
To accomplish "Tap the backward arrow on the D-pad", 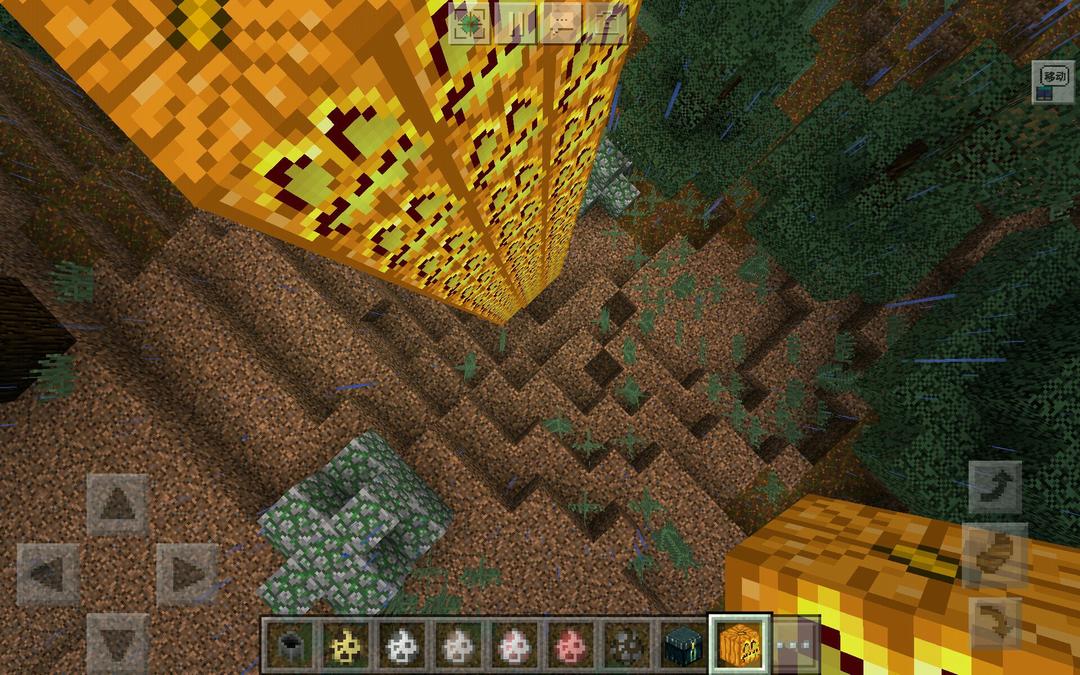I will [118, 642].
